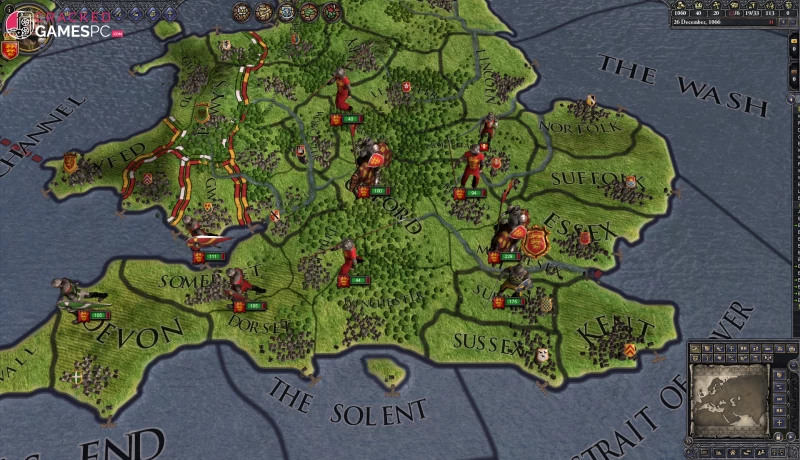Click the white crown alert icon

[241, 12]
